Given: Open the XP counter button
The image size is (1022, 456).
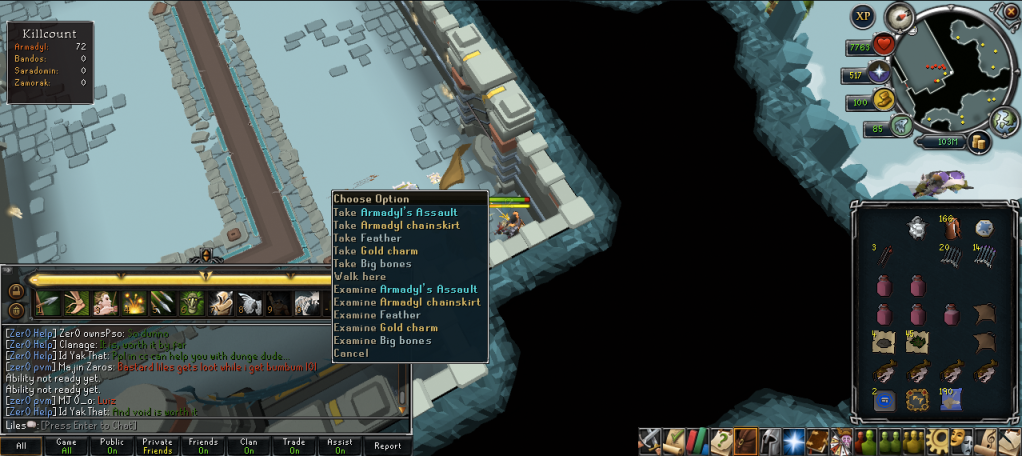Looking at the screenshot, I should coord(863,16).
